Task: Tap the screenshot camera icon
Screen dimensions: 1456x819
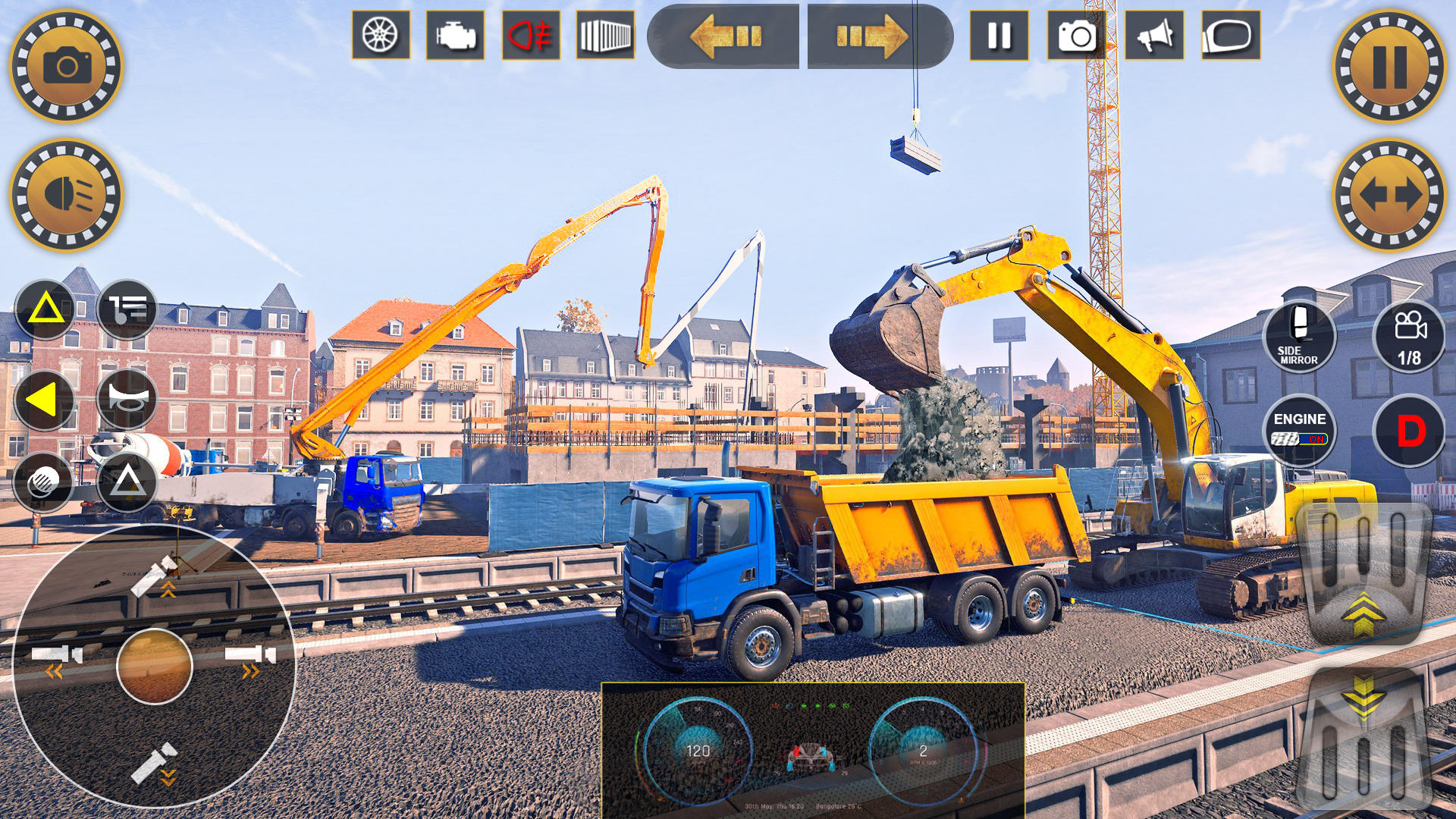Action: (1075, 33)
